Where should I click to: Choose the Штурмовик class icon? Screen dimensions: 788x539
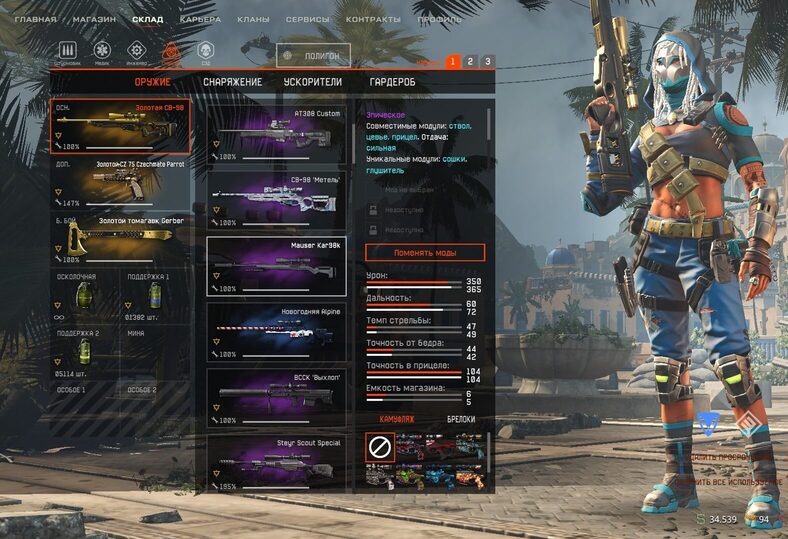click(x=68, y=50)
